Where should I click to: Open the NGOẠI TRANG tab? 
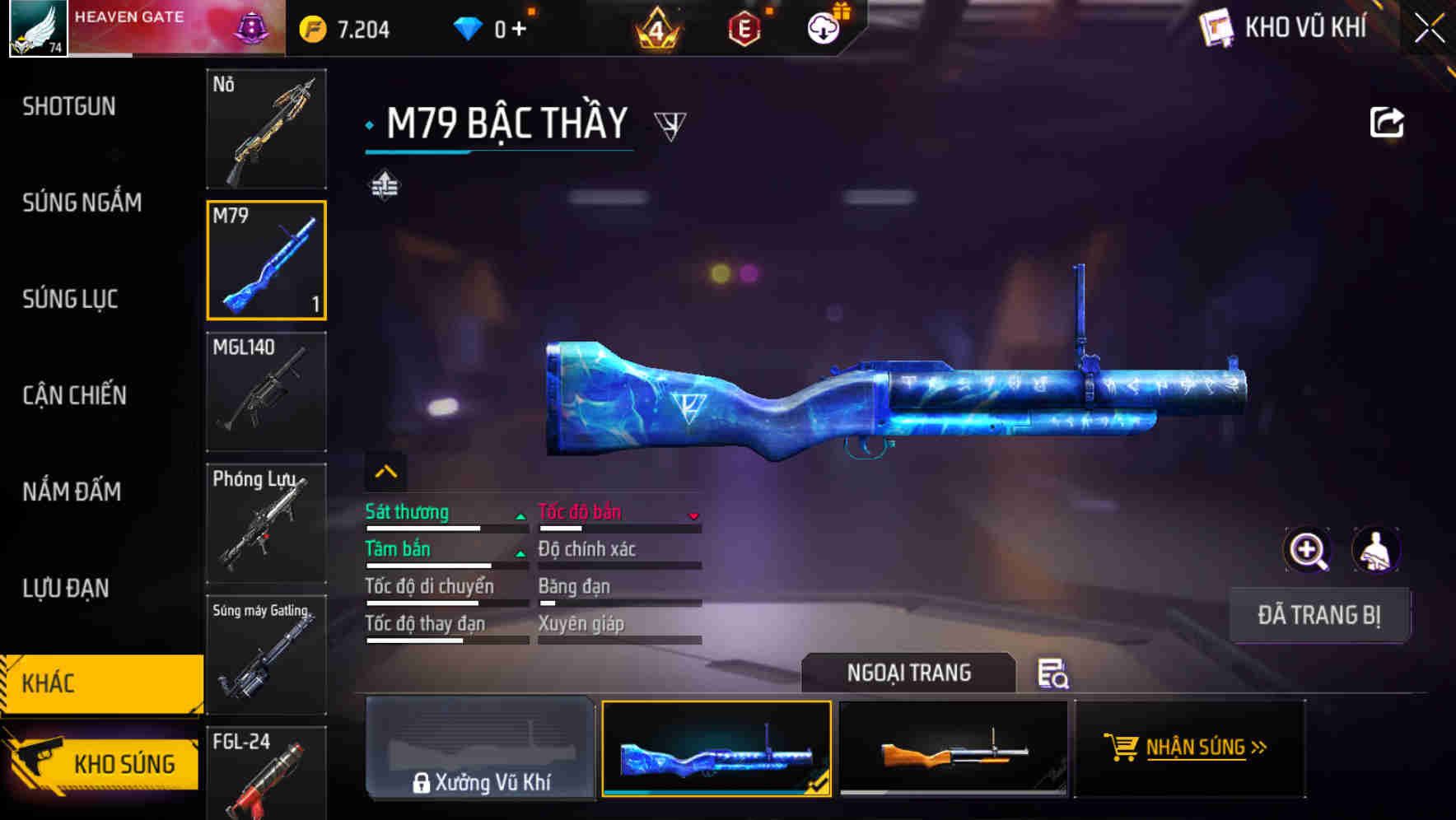(910, 673)
